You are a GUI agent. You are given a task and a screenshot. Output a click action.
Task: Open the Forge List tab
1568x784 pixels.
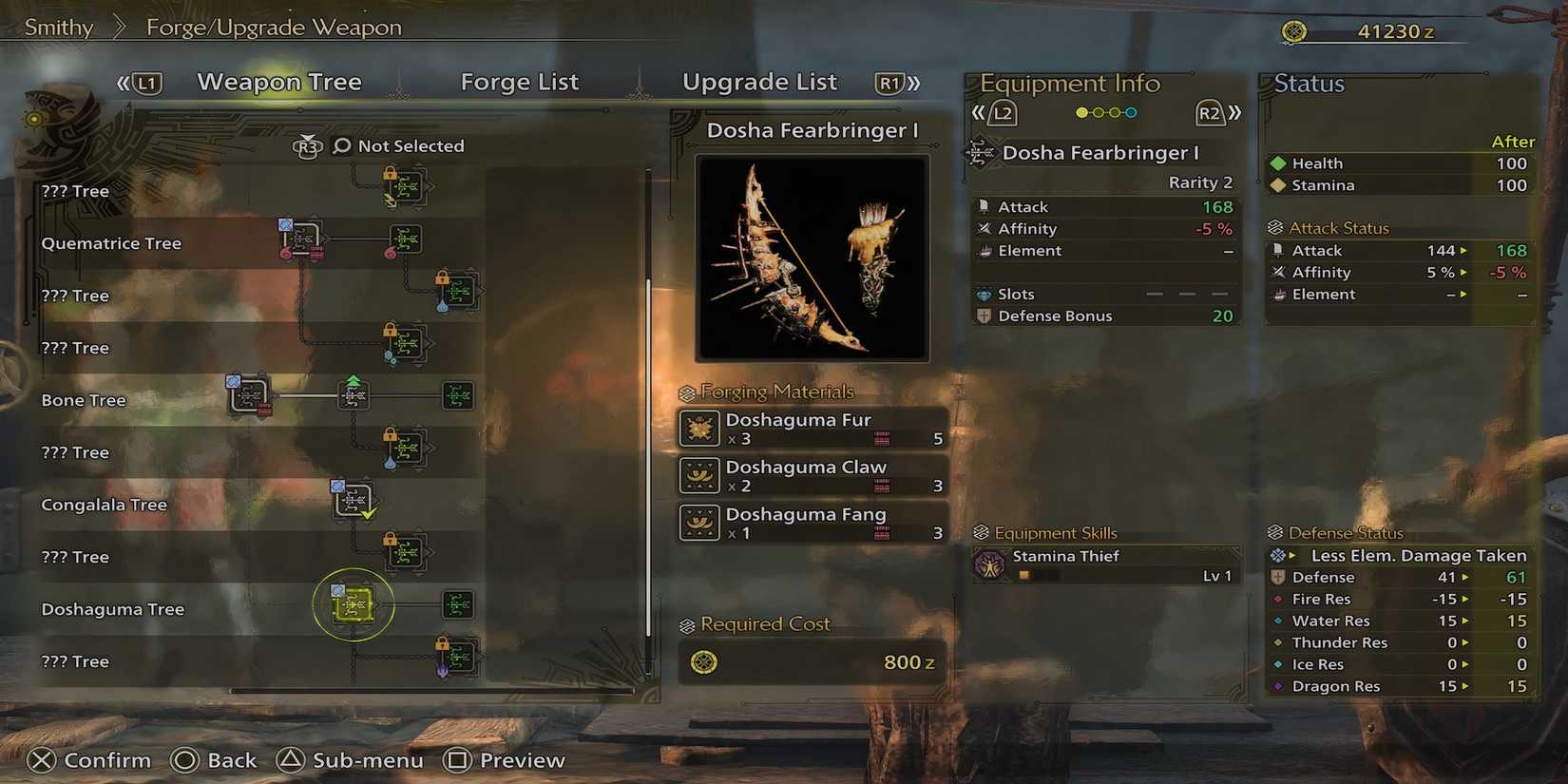pos(519,83)
